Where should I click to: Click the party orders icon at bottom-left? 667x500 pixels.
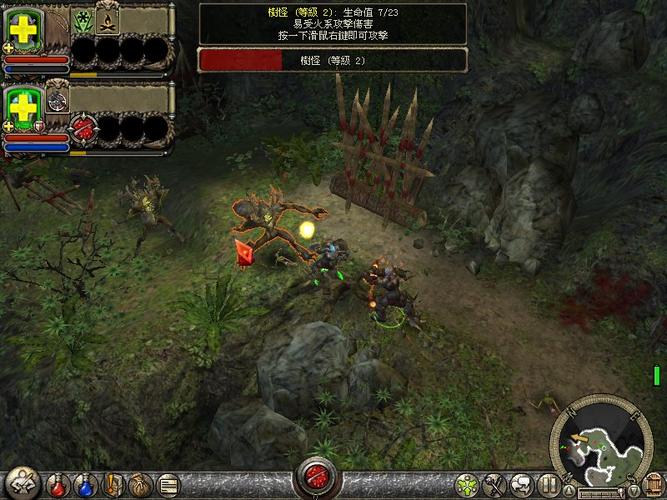[x=20, y=485]
